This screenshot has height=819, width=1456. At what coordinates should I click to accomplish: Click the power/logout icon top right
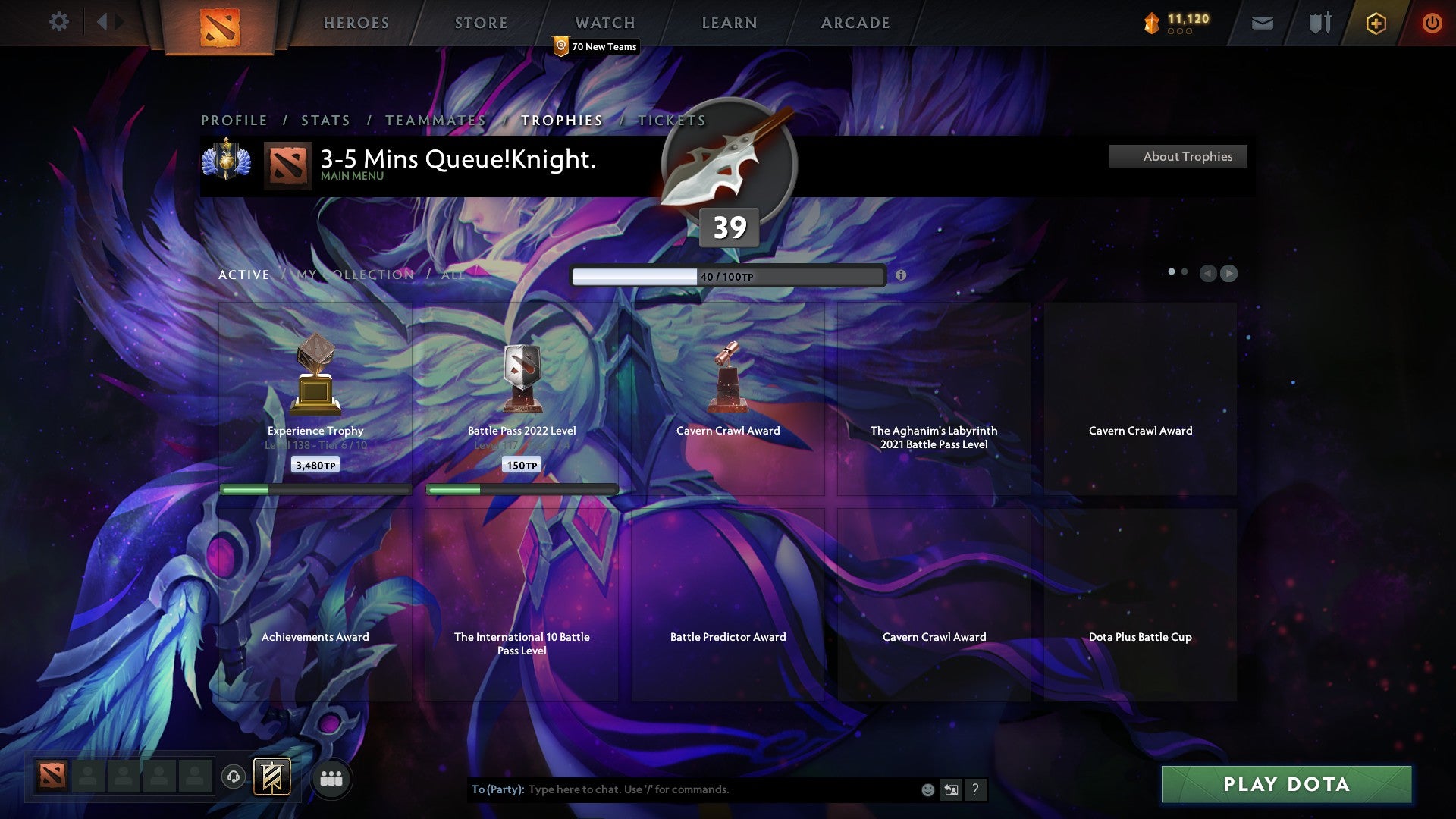[1432, 23]
